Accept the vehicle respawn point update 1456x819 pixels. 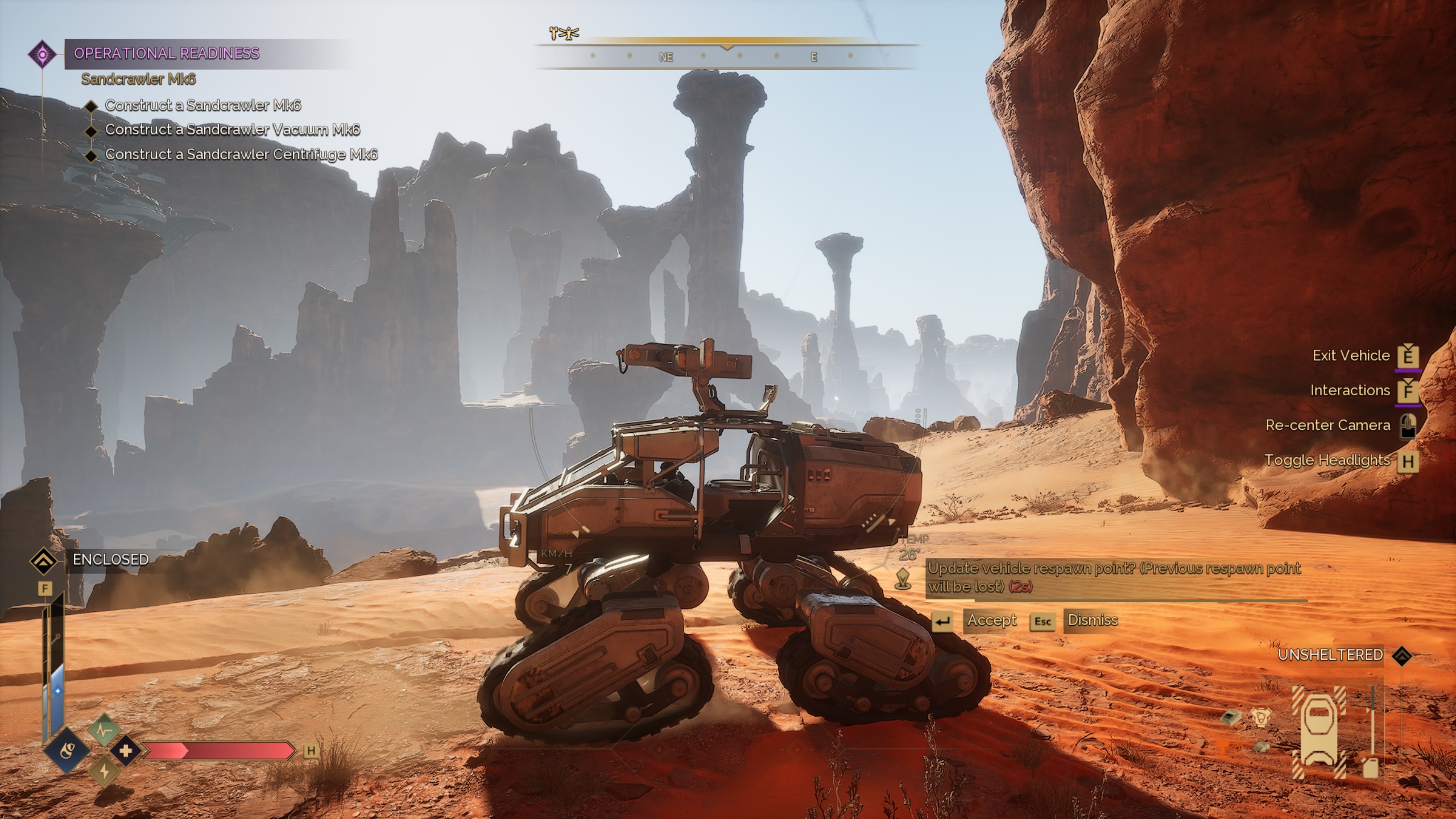point(991,620)
